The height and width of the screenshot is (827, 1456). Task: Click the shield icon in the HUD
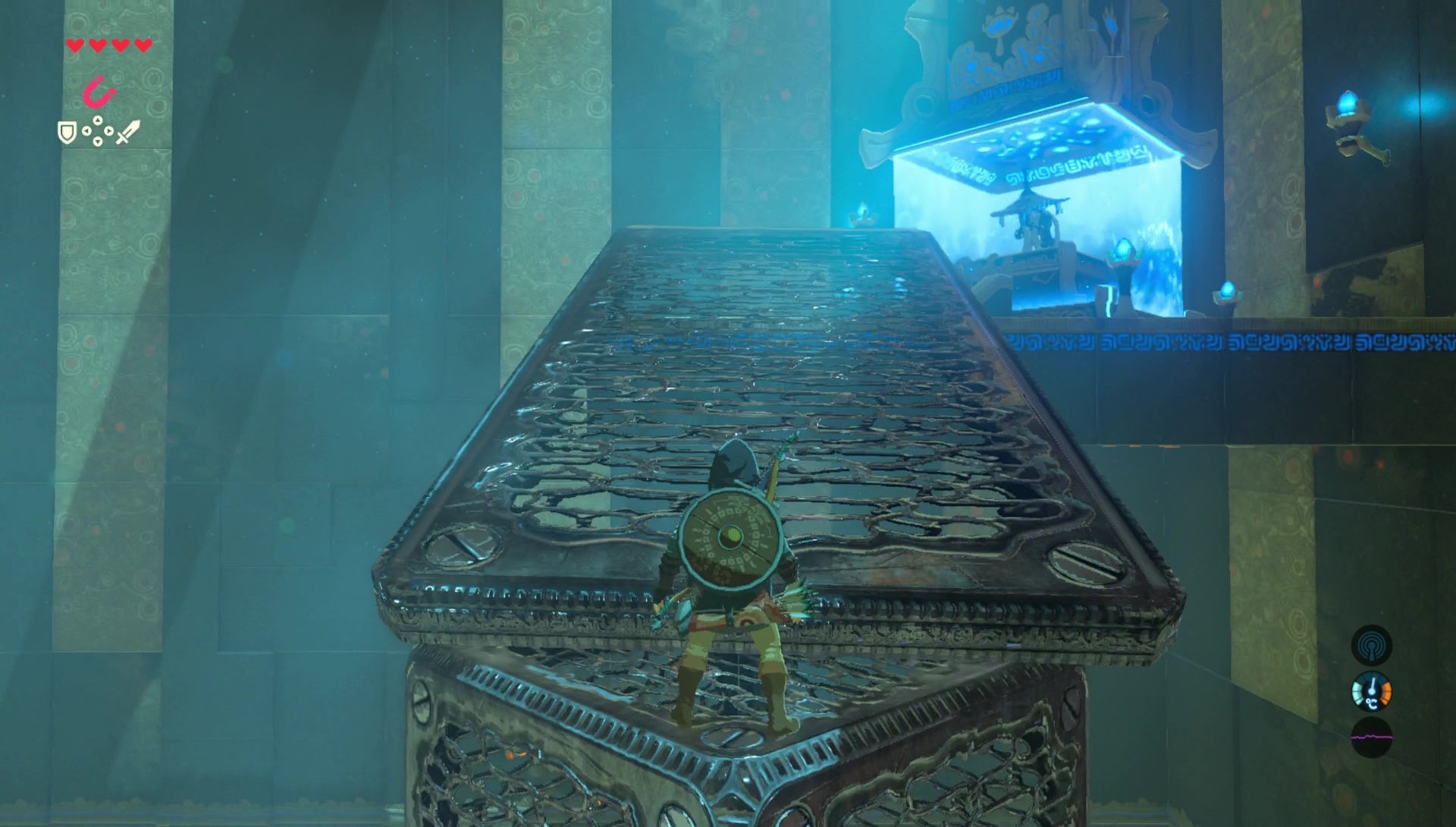coord(66,133)
